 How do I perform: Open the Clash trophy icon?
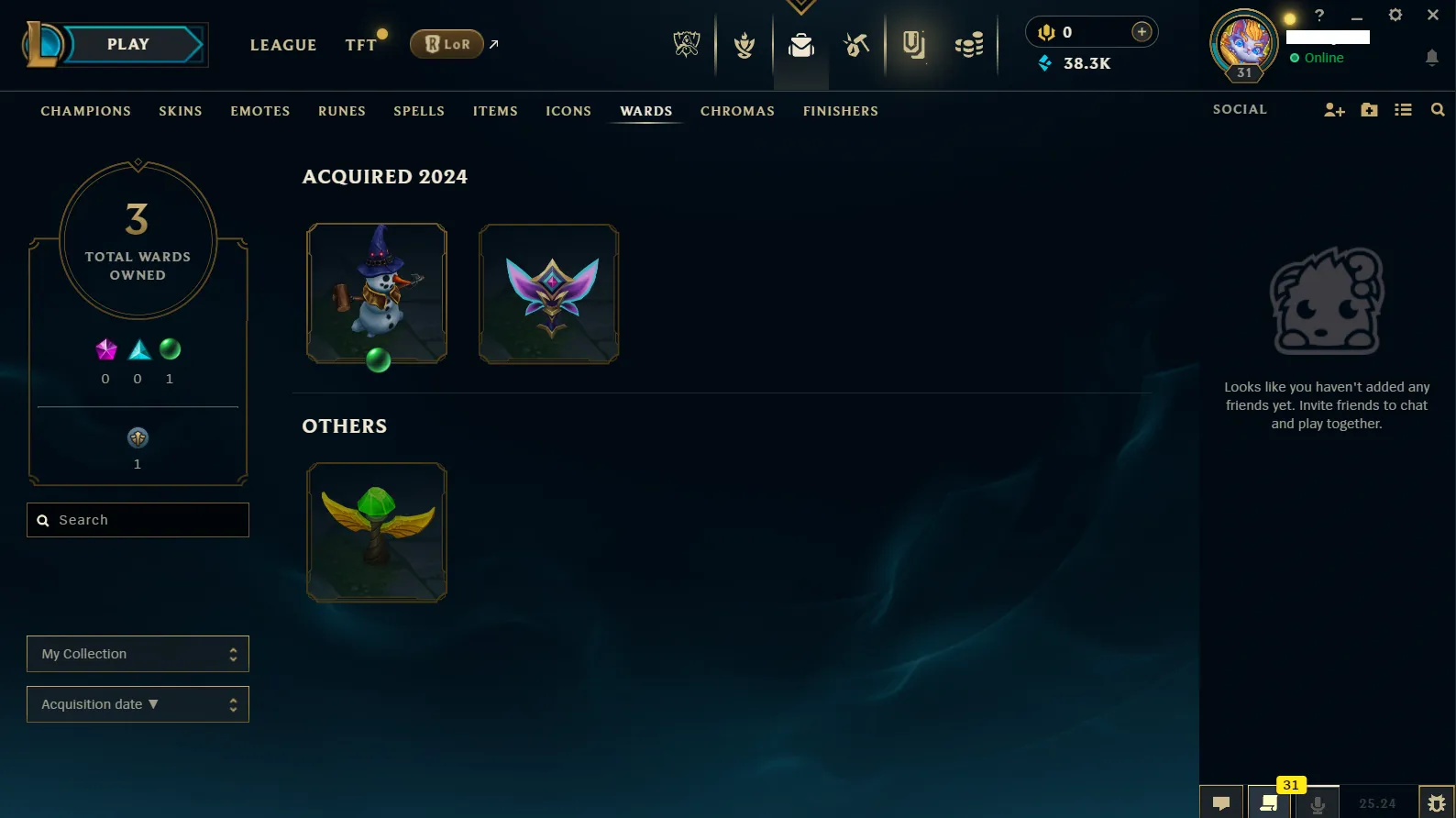pos(743,44)
